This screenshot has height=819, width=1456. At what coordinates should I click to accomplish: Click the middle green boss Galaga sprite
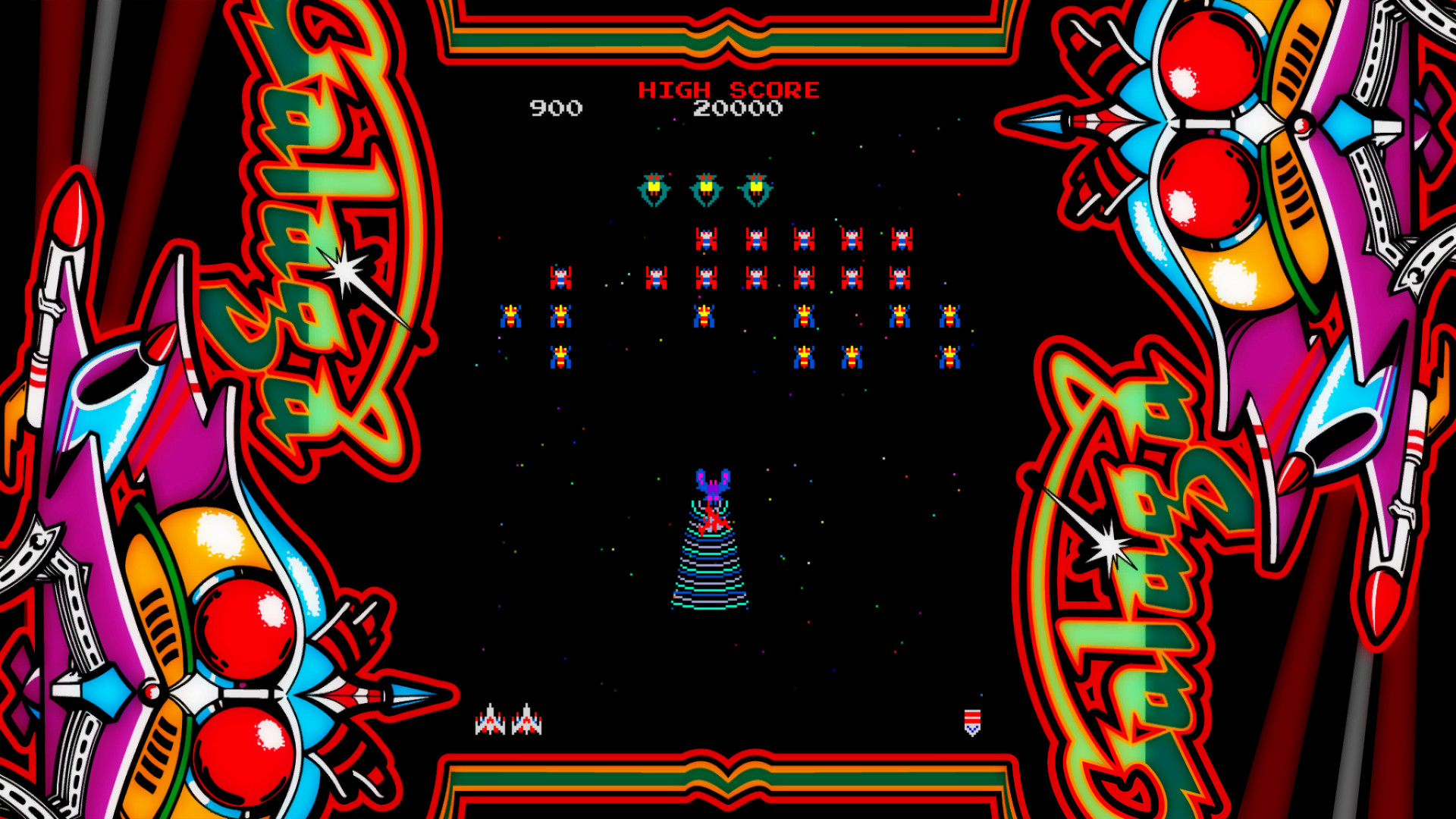point(705,188)
